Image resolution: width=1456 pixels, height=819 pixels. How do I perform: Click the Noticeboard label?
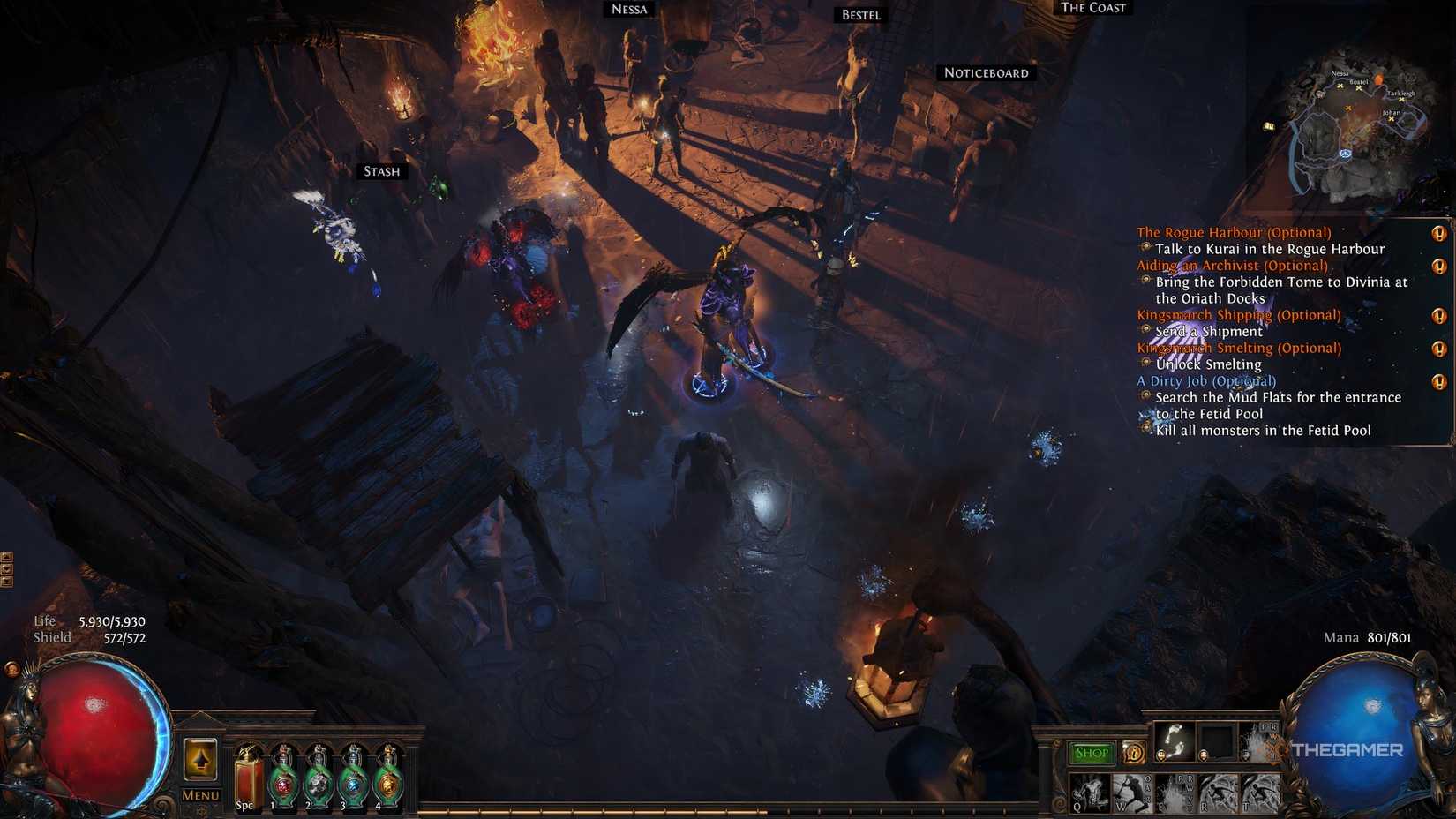click(986, 73)
